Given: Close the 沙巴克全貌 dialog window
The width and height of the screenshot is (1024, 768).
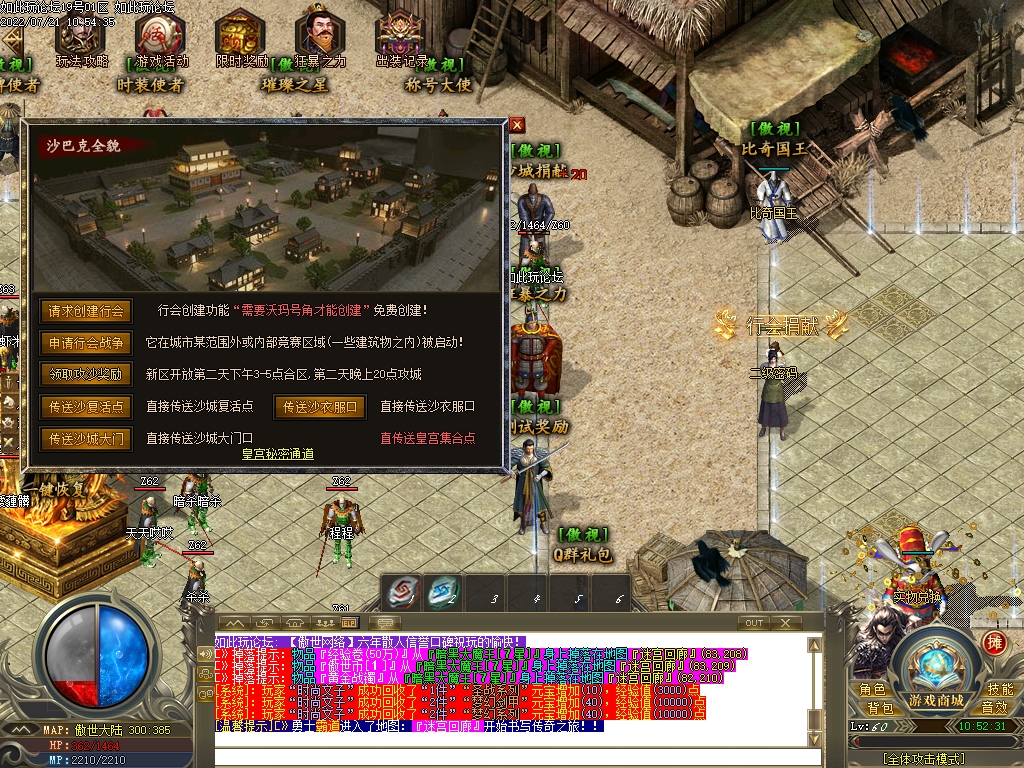Looking at the screenshot, I should tap(516, 125).
